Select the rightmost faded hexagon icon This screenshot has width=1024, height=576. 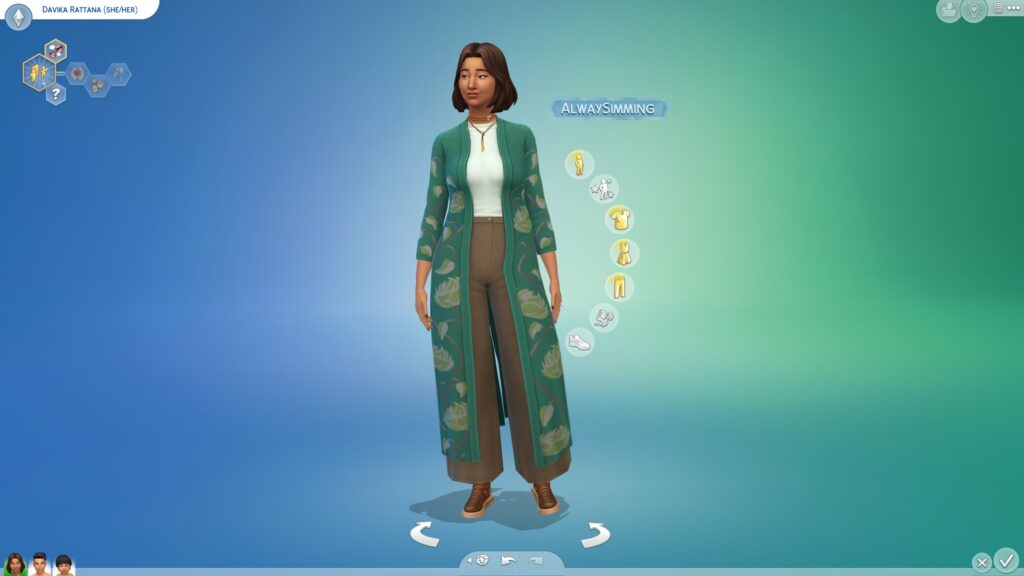pyautogui.click(x=119, y=73)
